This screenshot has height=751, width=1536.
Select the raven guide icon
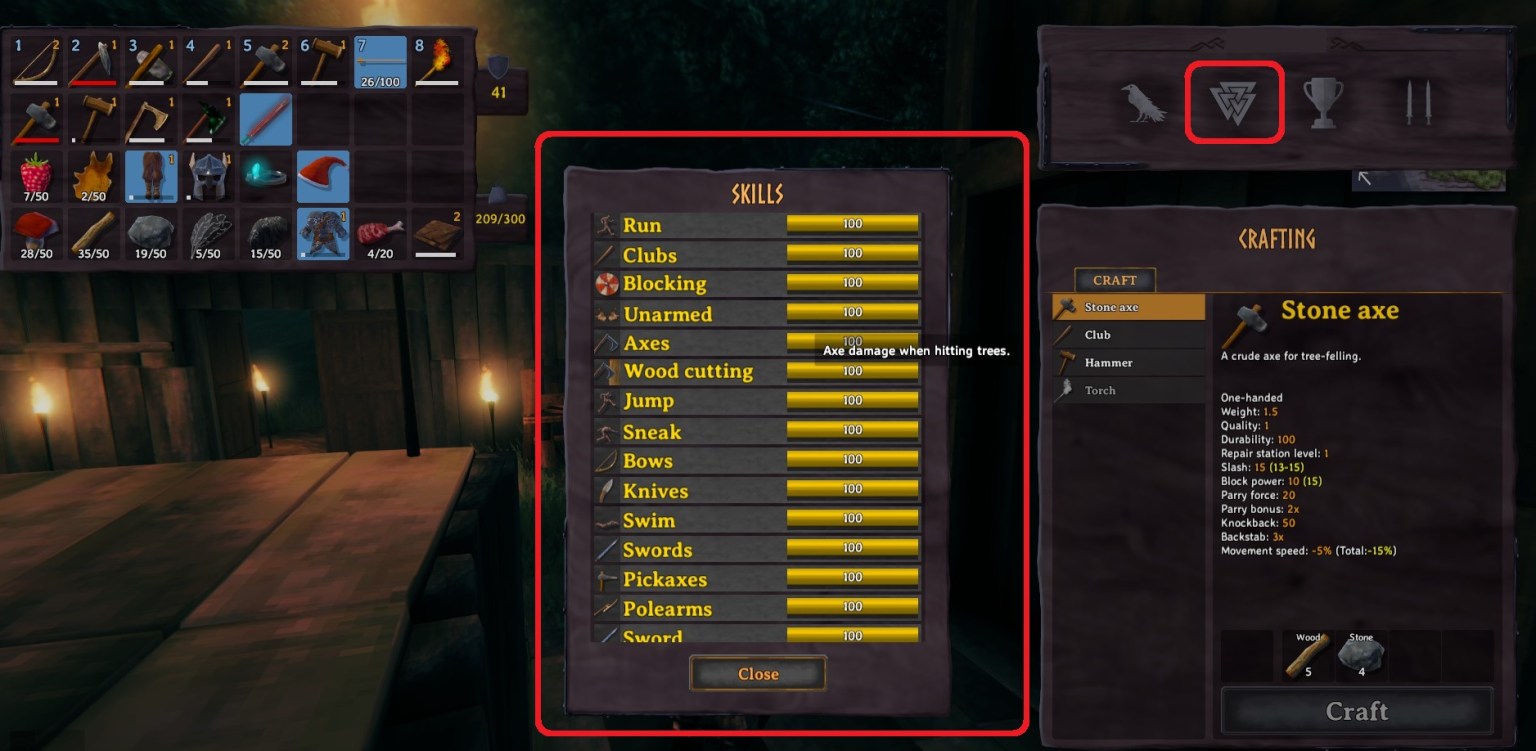point(1144,101)
